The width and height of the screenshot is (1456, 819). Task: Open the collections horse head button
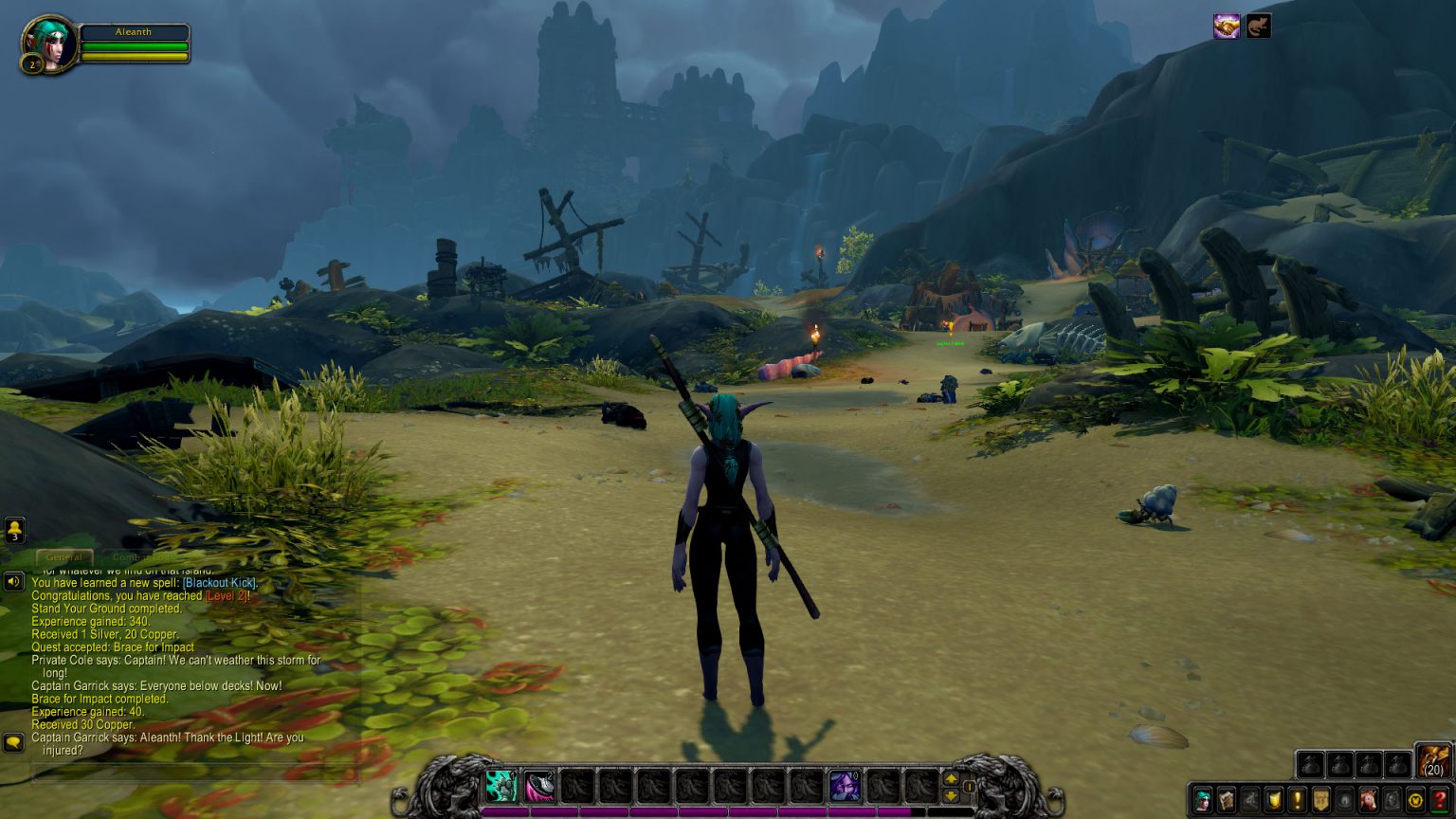click(x=1368, y=799)
